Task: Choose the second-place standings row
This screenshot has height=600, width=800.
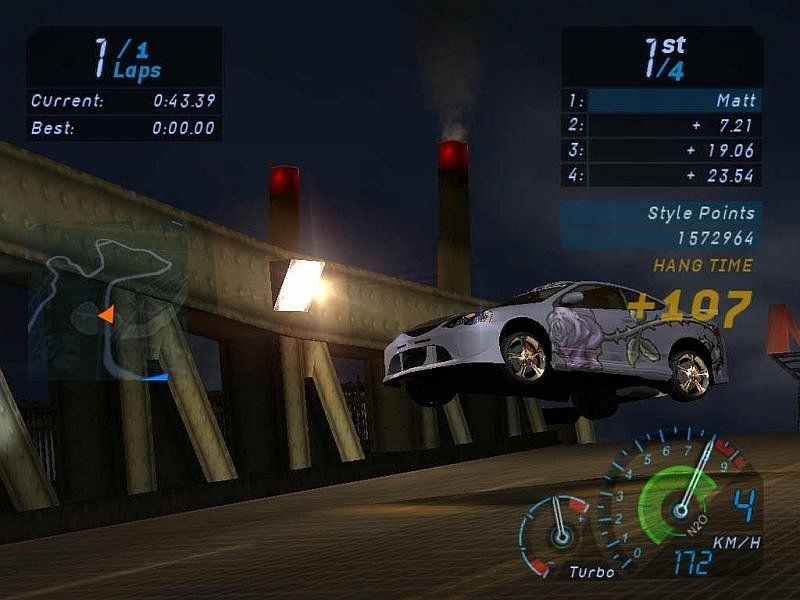Action: point(661,126)
